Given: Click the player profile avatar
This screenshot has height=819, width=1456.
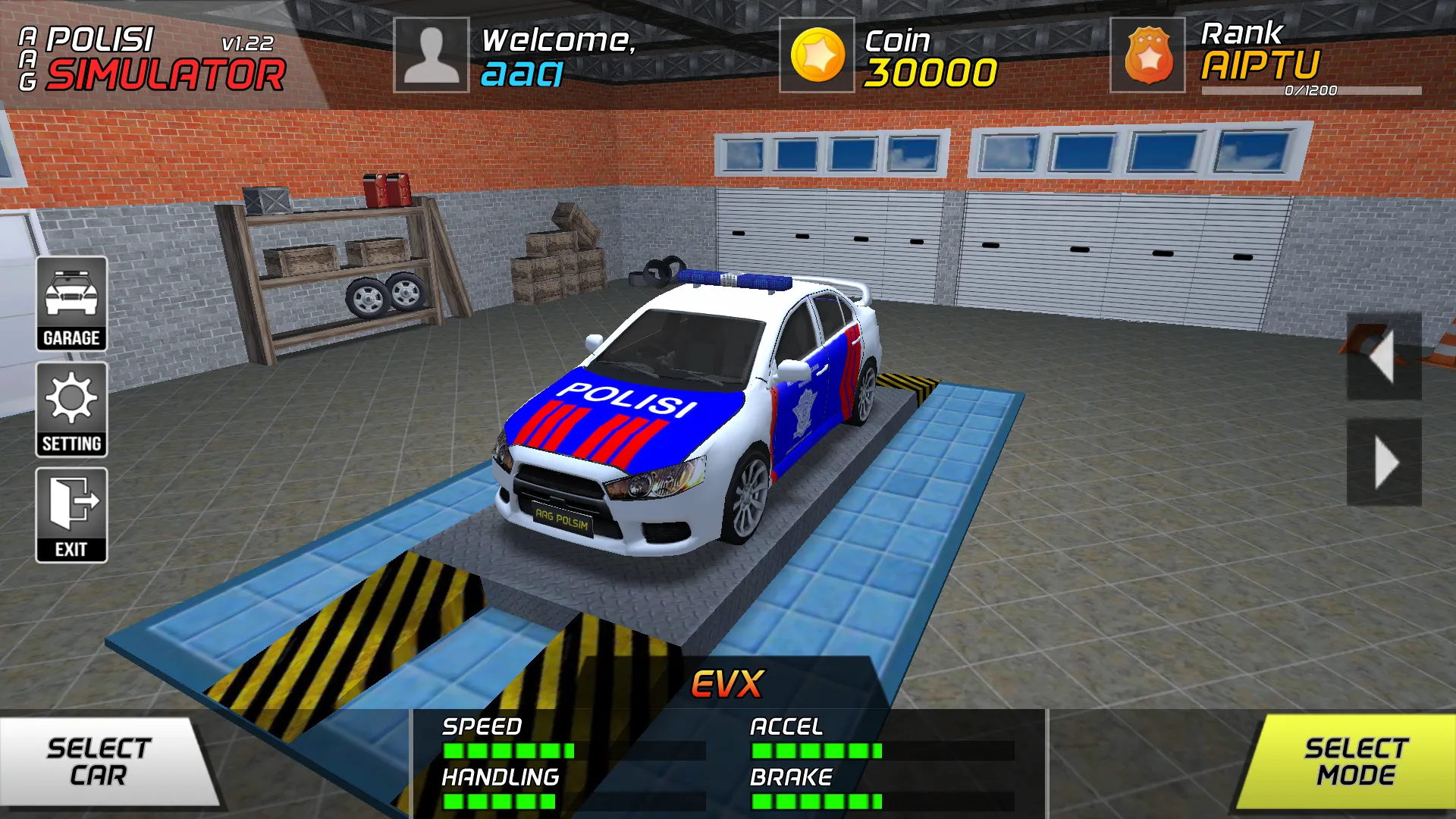Looking at the screenshot, I should pos(431,55).
